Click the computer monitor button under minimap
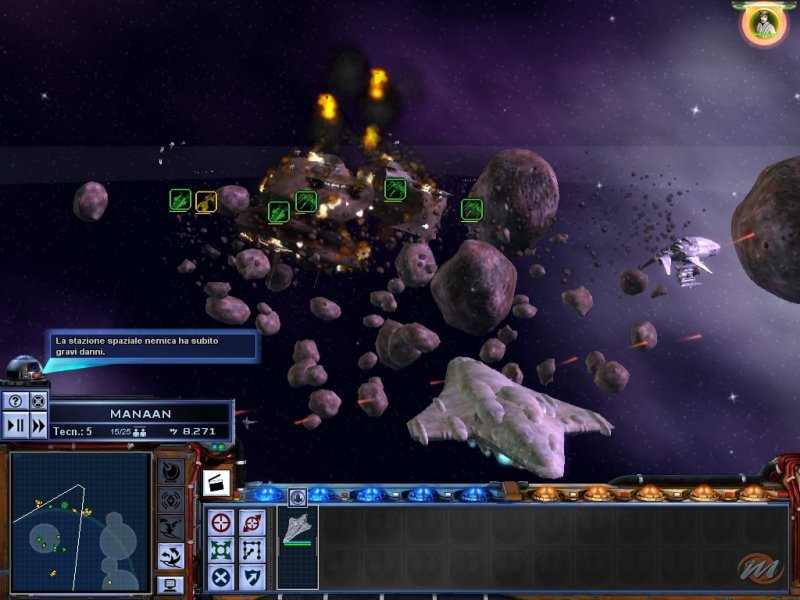The image size is (800, 600). [x=171, y=584]
